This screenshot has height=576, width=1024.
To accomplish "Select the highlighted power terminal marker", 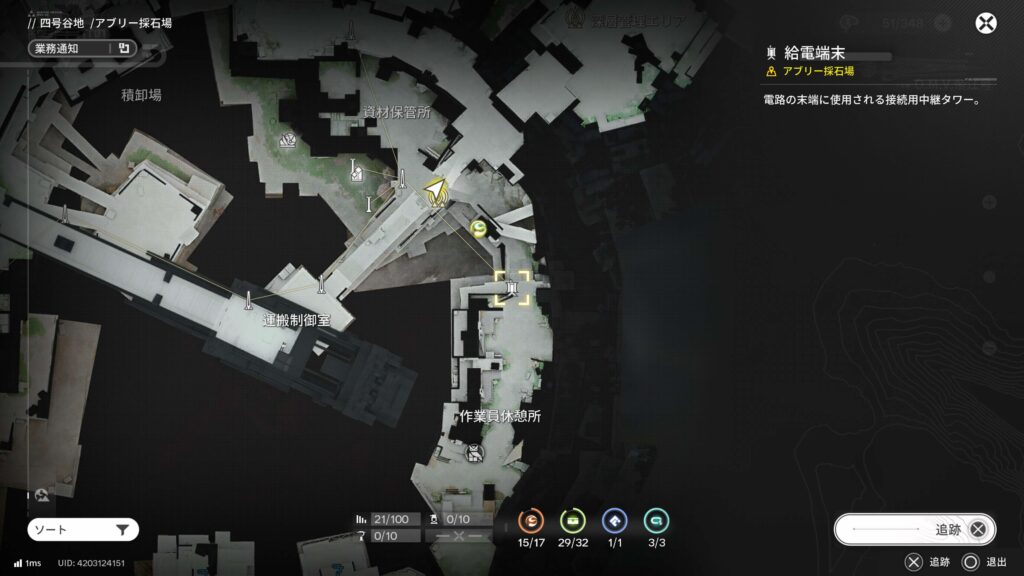I will coord(511,290).
